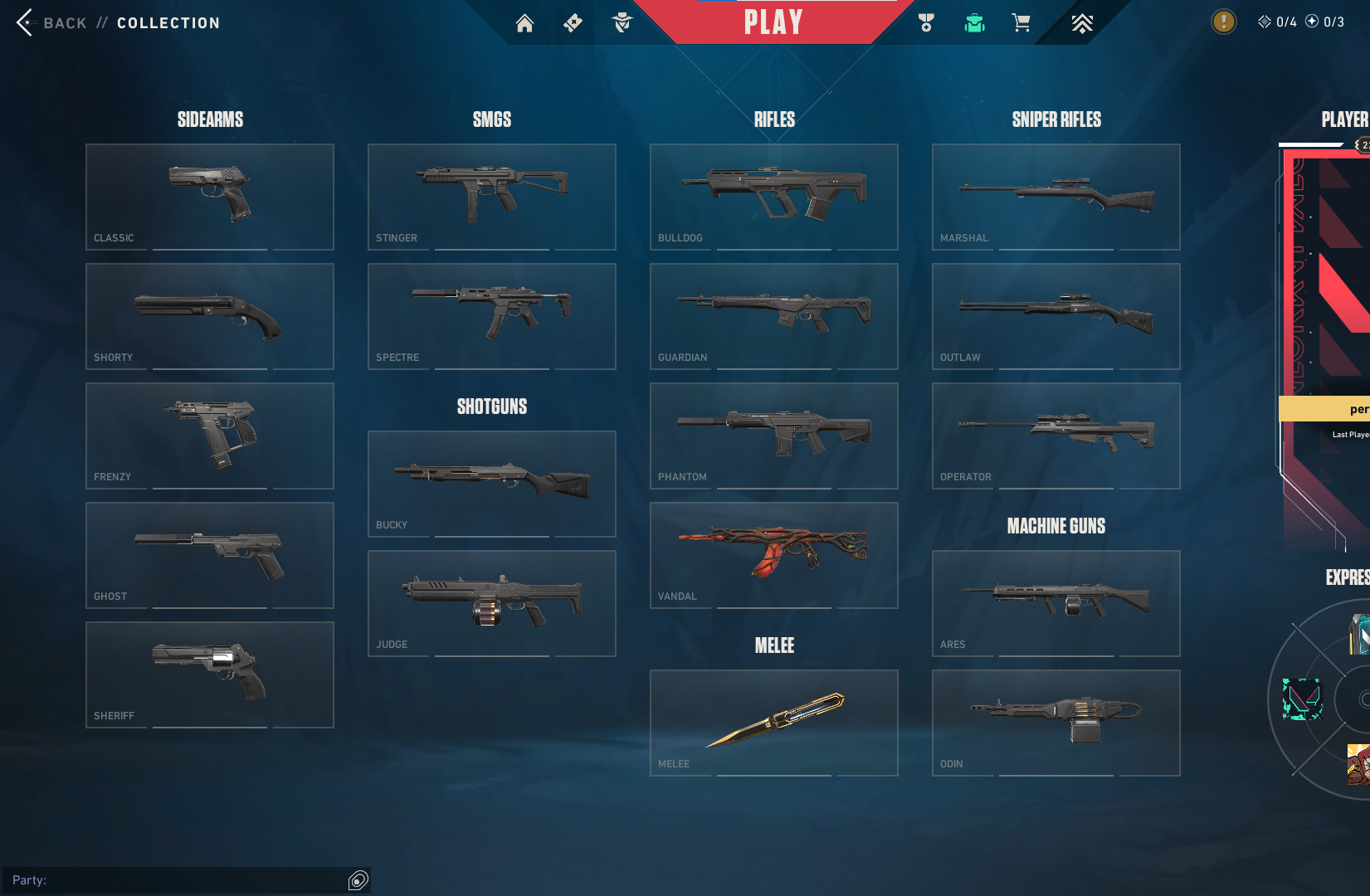Open the Frenzy weapon skin slot
The image size is (1370, 896).
(x=210, y=436)
